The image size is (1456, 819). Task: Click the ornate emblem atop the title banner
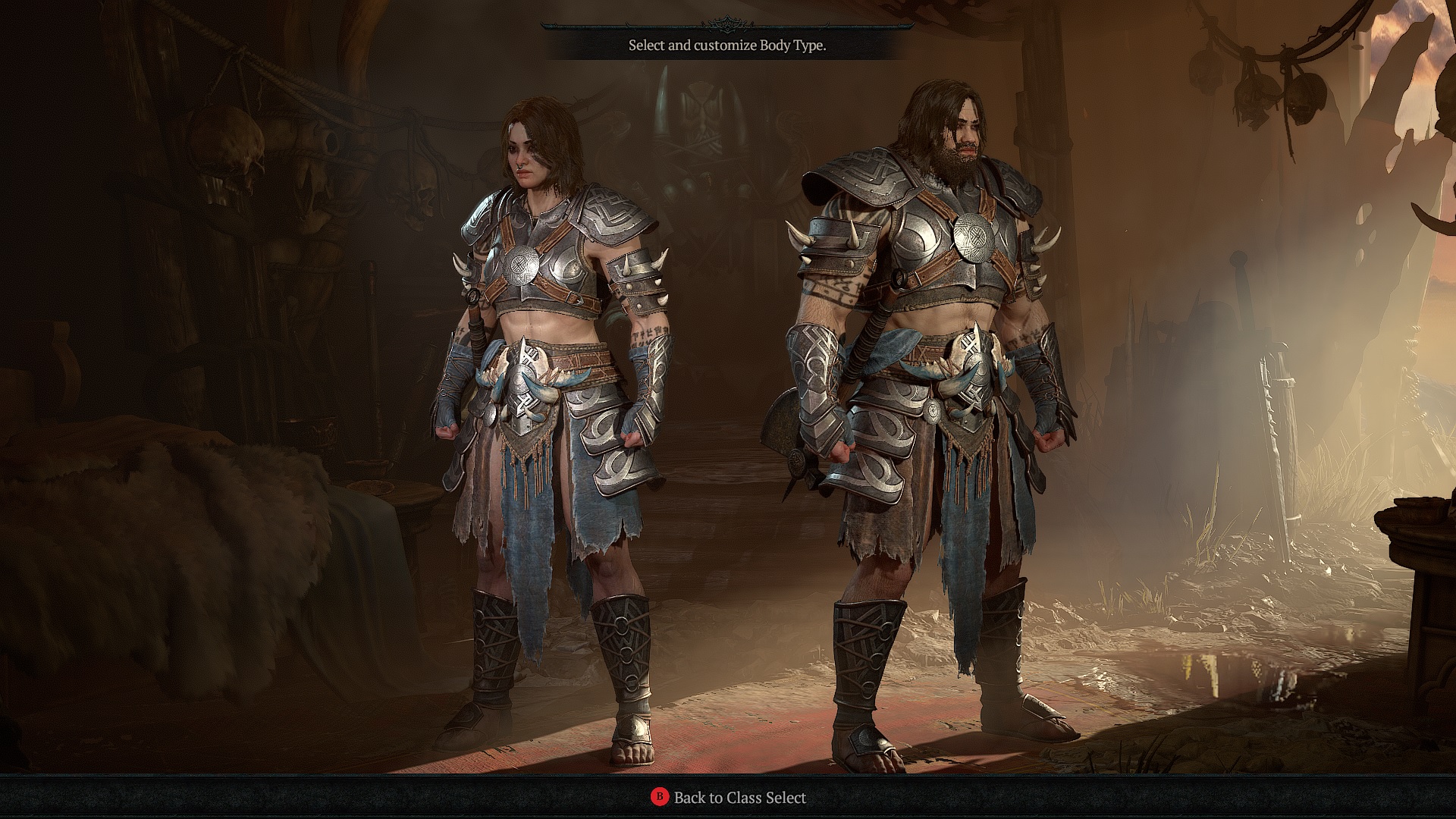(726, 23)
